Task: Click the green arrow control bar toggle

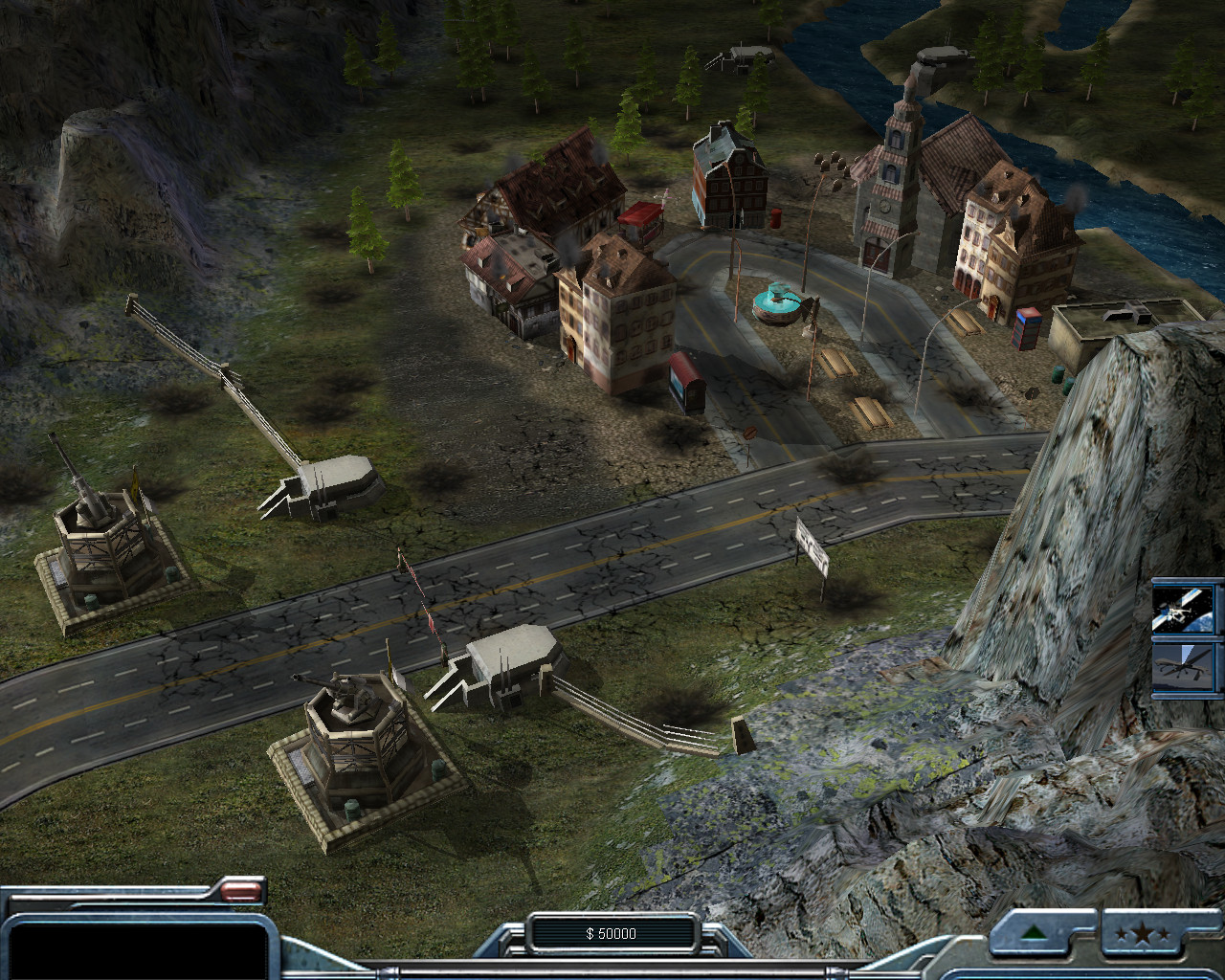Action: pos(1033,932)
